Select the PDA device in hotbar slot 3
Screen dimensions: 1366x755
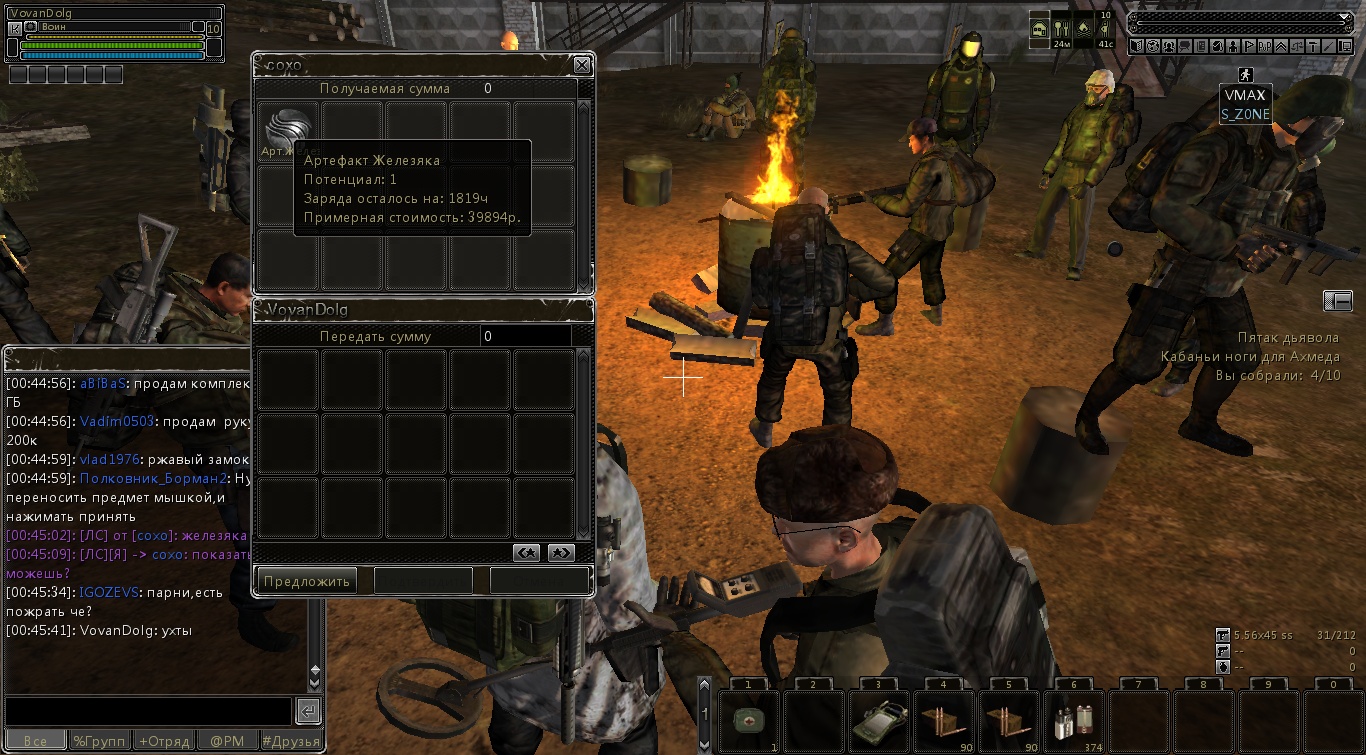(x=879, y=721)
